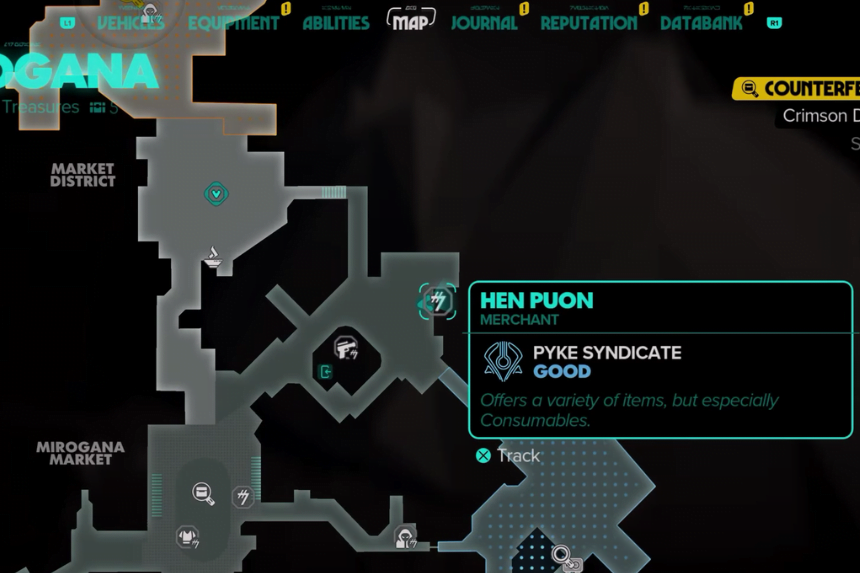The image size is (860, 573).
Task: Go to the Databank tab
Action: (x=701, y=23)
